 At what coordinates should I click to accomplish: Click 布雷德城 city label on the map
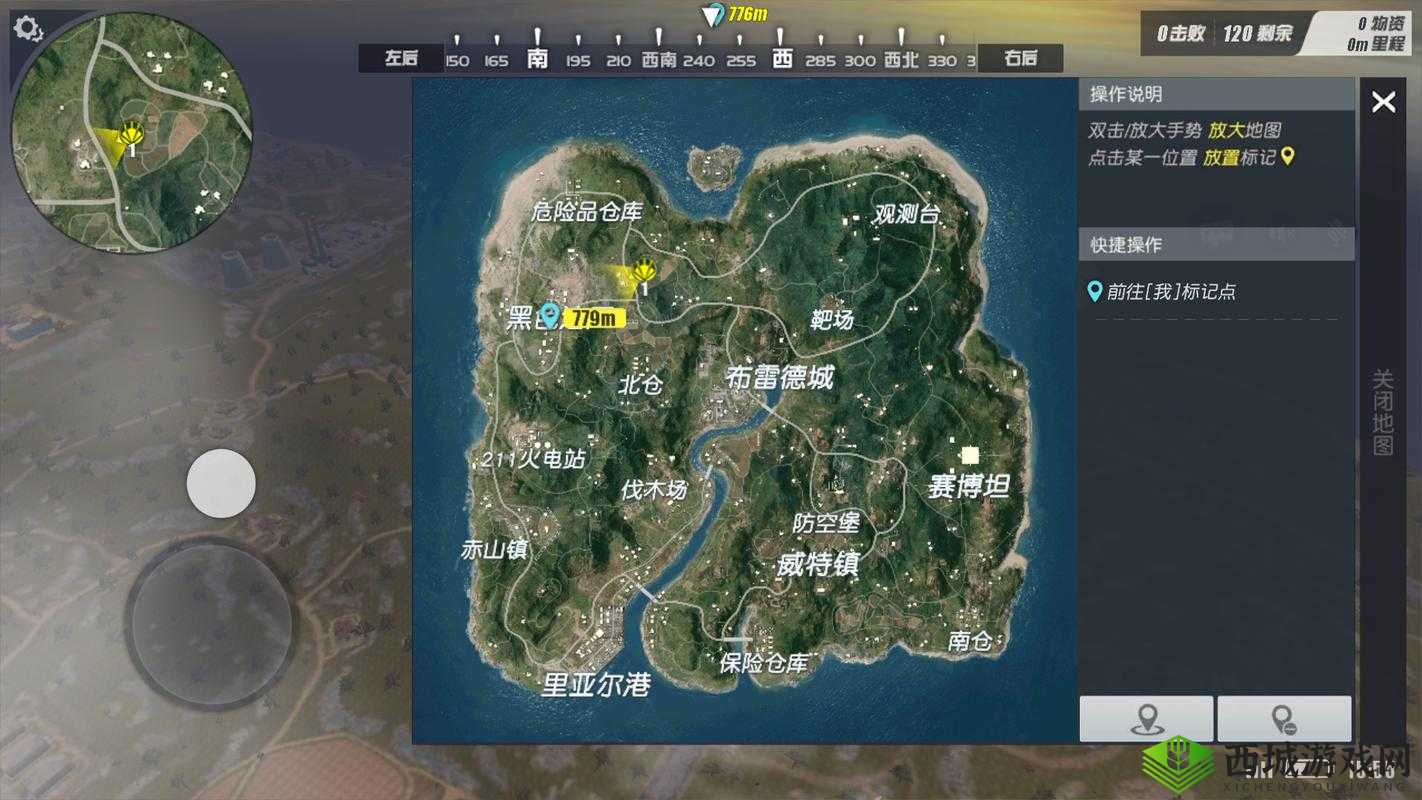tap(781, 378)
